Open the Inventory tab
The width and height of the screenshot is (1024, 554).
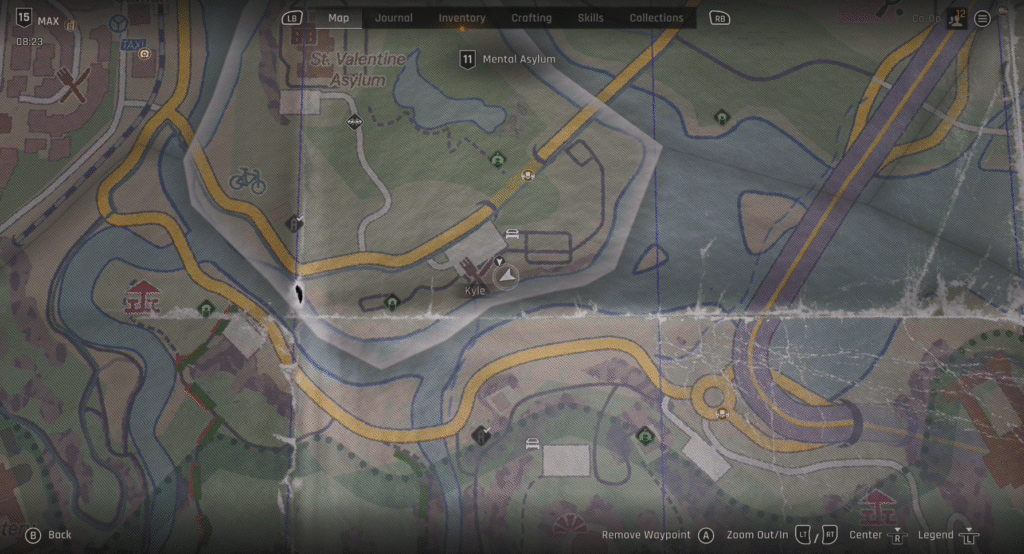pos(462,18)
